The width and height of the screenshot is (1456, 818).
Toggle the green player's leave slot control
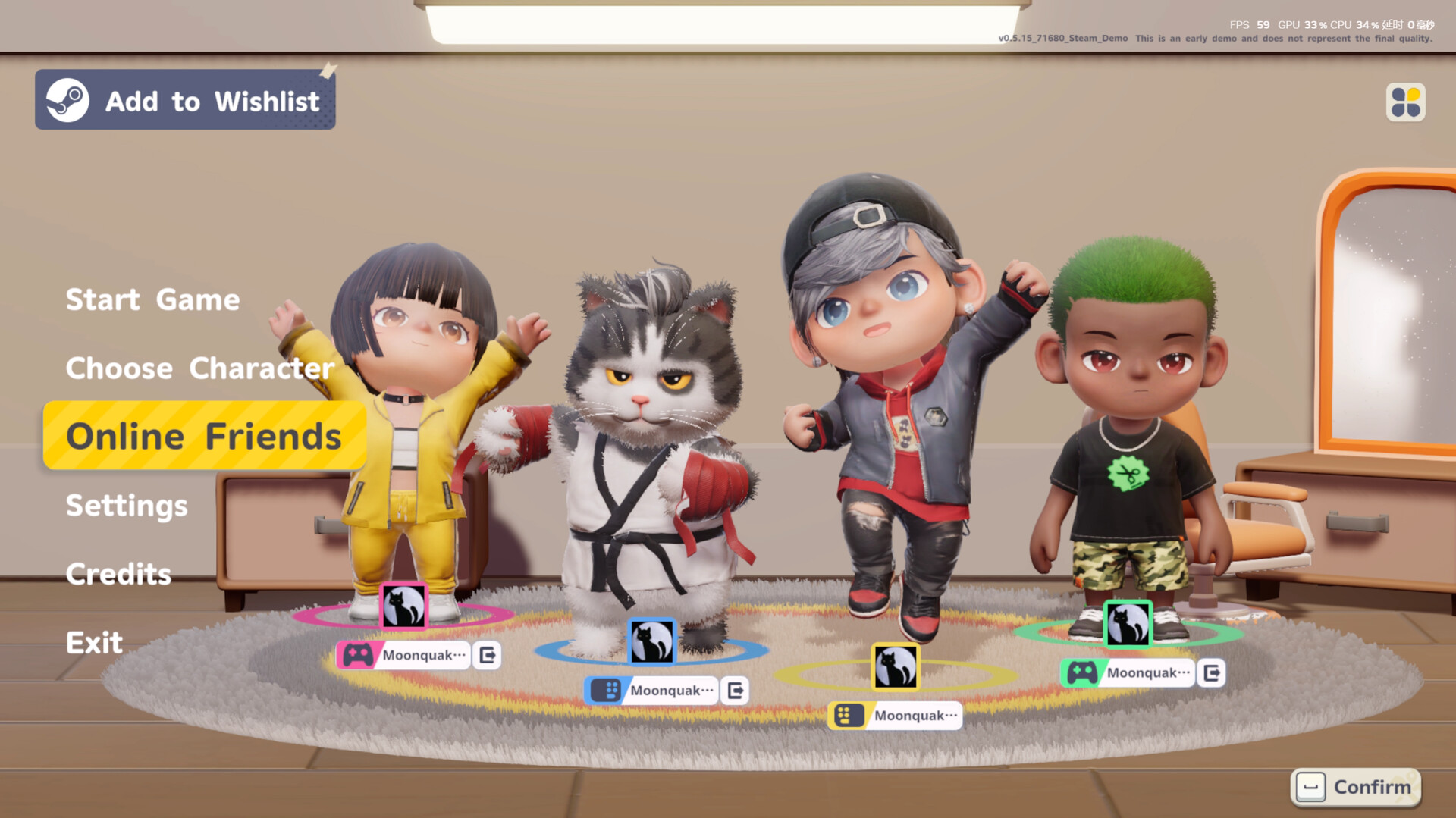click(1212, 673)
